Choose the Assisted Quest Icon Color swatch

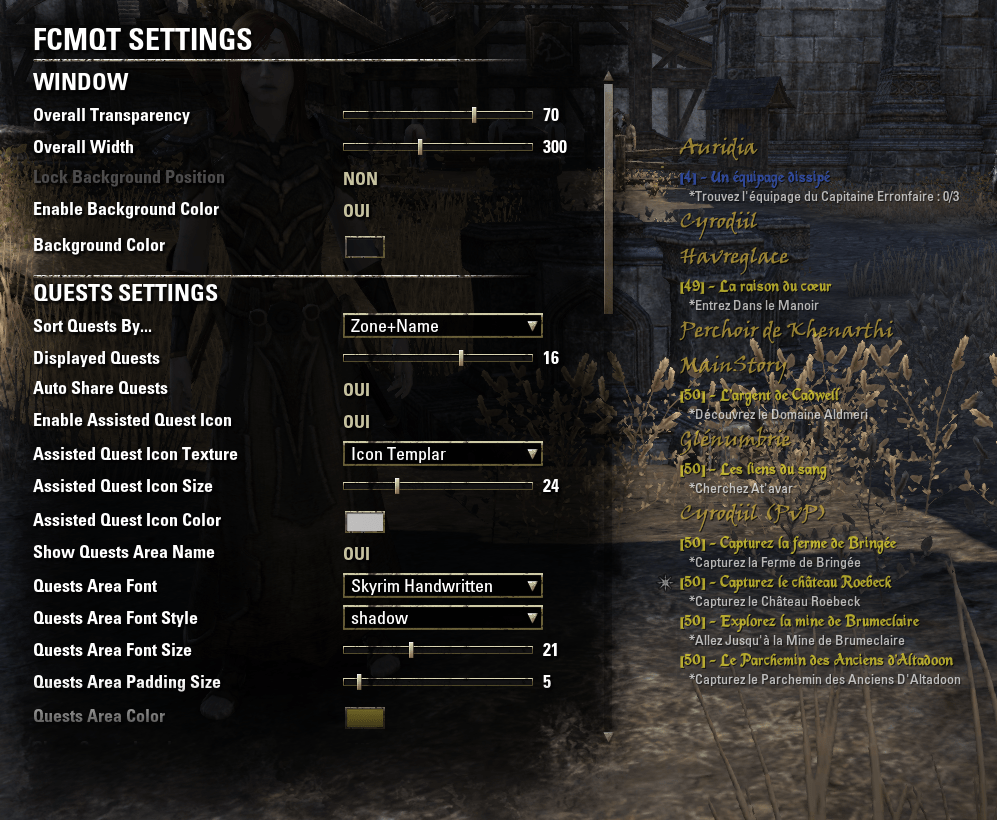365,521
